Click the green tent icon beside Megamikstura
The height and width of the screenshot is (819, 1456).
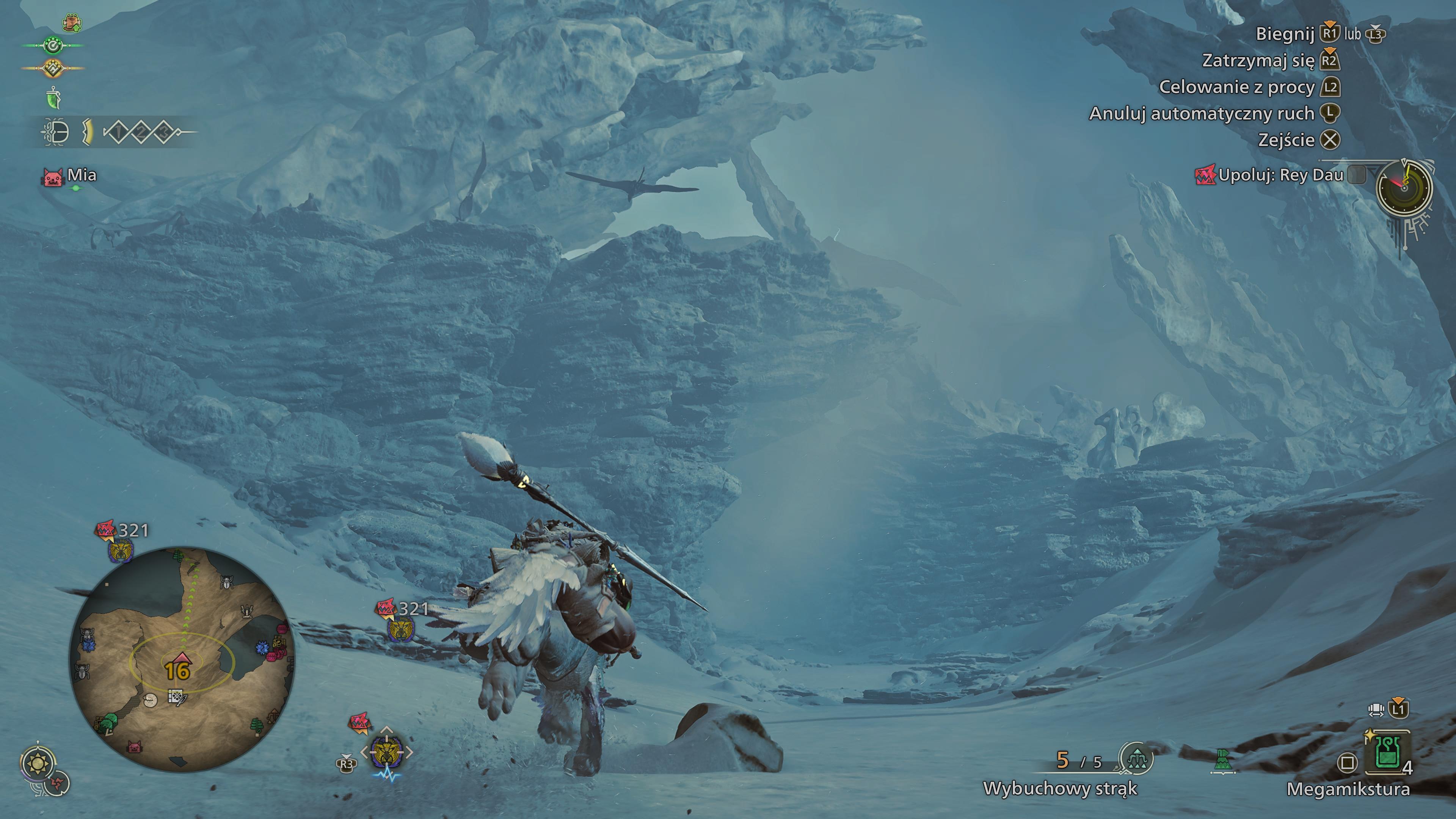[x=1222, y=761]
